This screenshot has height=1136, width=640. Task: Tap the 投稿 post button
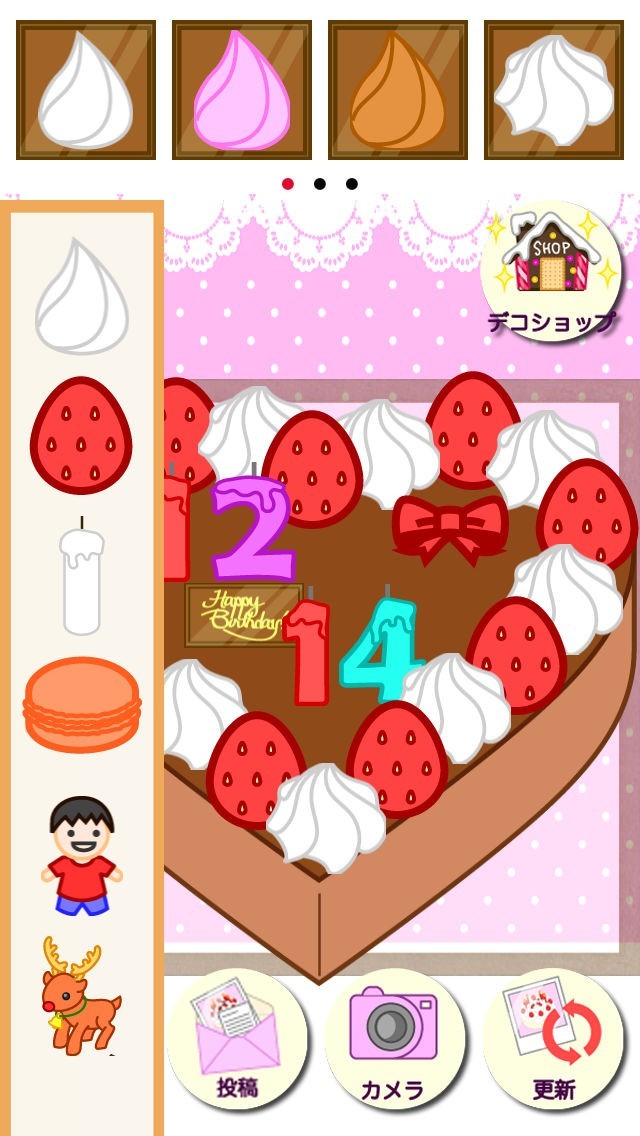[x=237, y=1039]
